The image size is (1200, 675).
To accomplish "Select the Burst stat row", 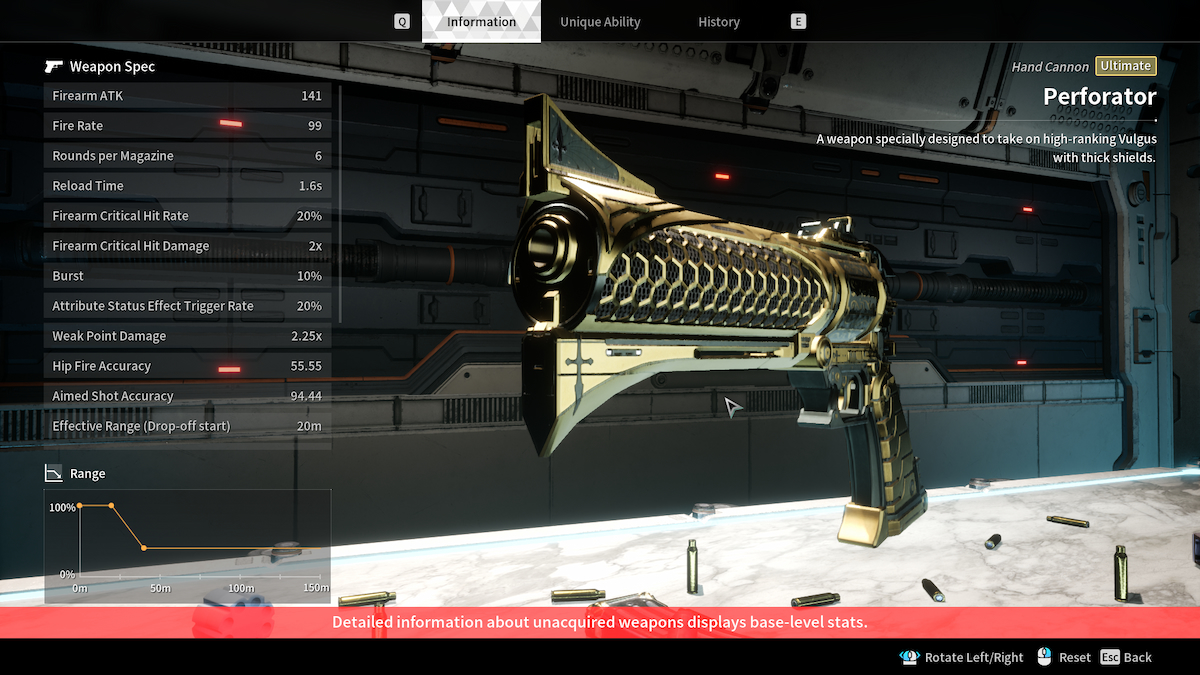I will (187, 276).
